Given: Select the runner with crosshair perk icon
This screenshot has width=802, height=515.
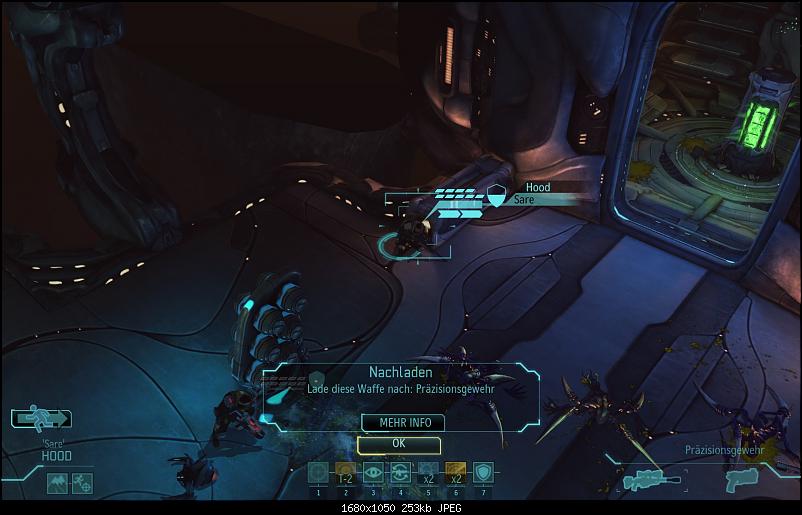Looking at the screenshot, I should click(82, 484).
